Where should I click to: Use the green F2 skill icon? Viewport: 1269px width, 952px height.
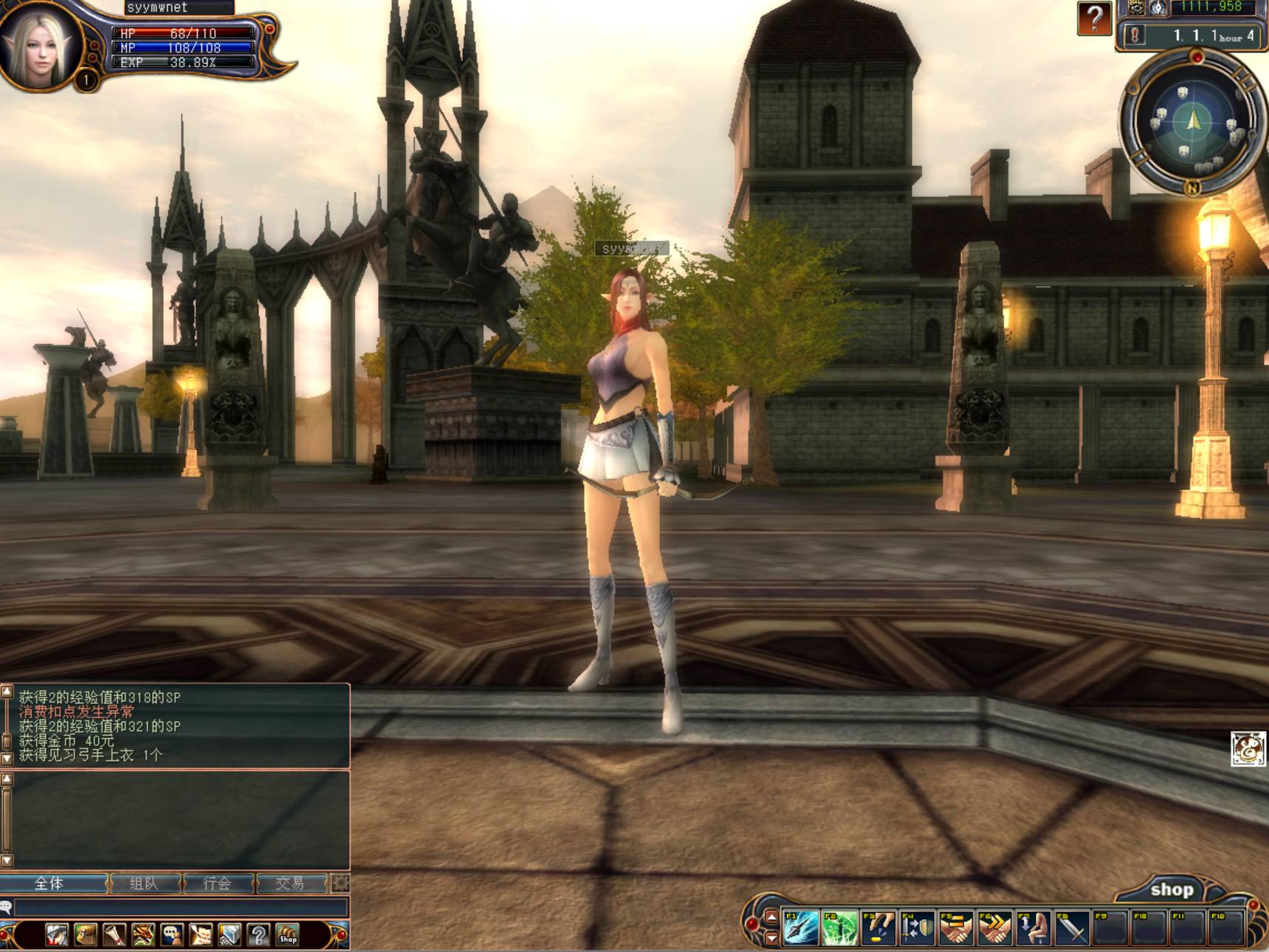click(839, 927)
